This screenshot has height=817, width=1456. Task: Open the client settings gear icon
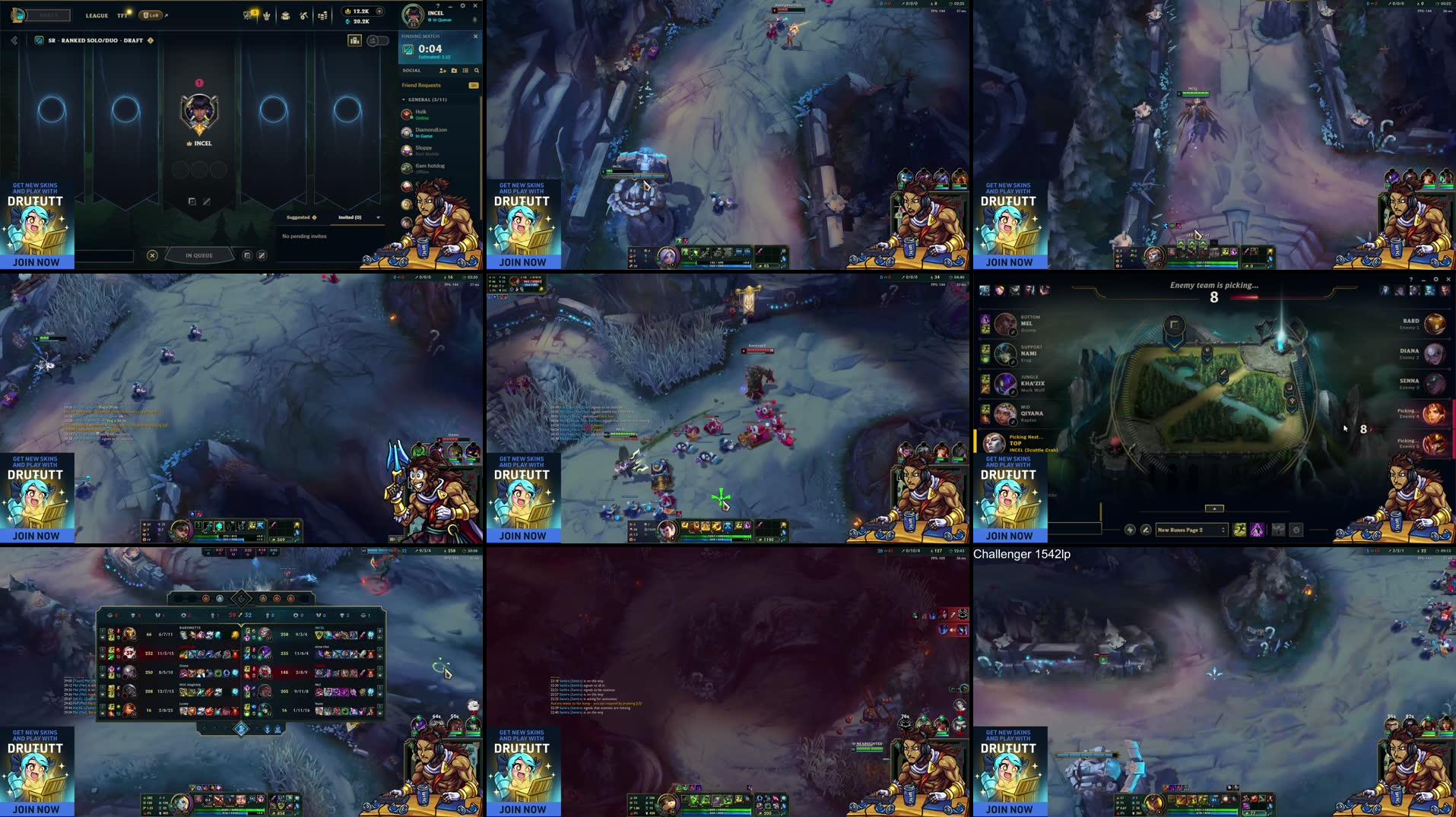pyautogui.click(x=462, y=6)
